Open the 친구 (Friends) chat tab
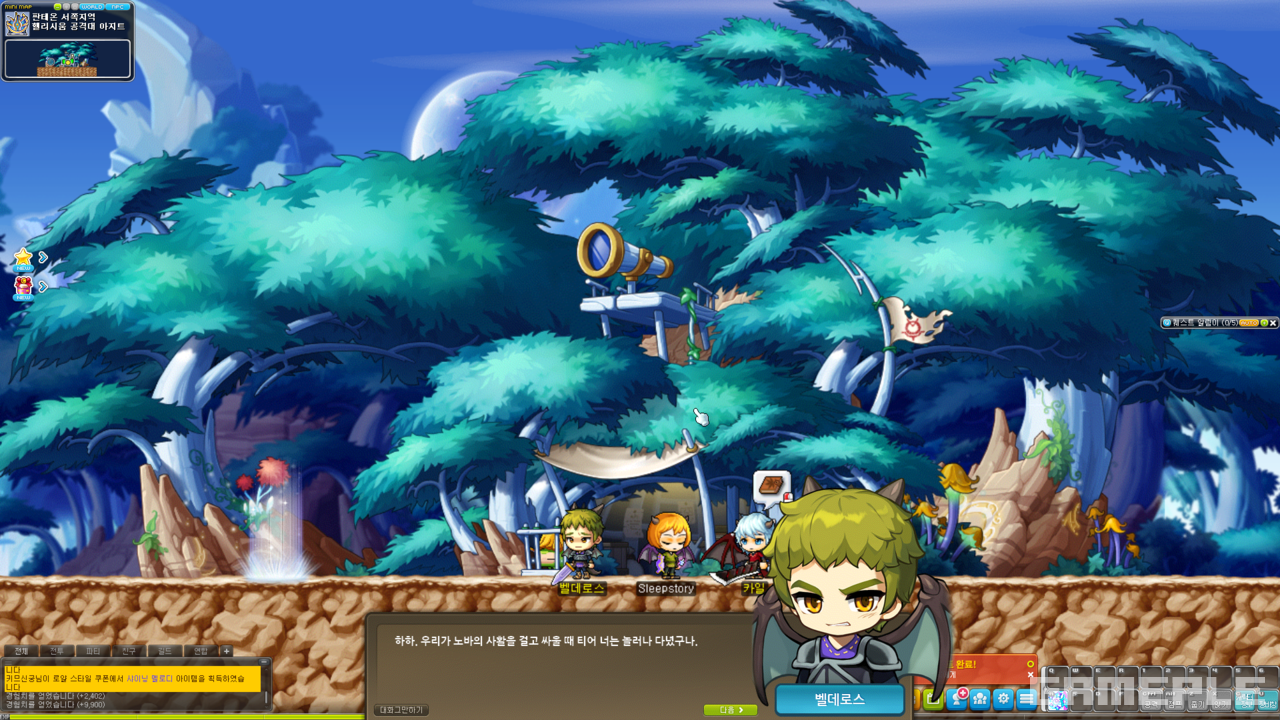 129,651
